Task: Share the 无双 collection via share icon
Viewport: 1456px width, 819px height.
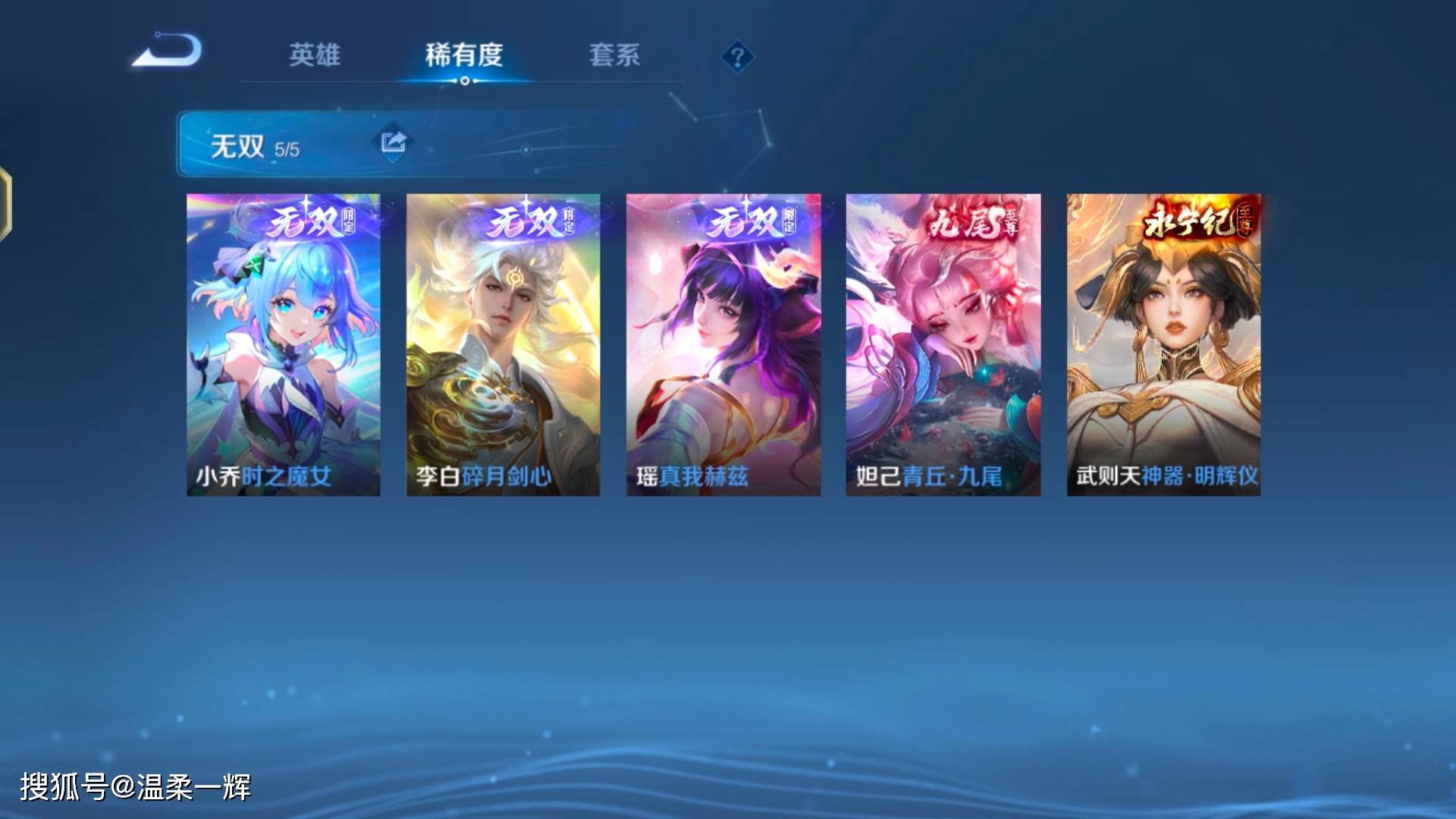Action: pyautogui.click(x=393, y=142)
